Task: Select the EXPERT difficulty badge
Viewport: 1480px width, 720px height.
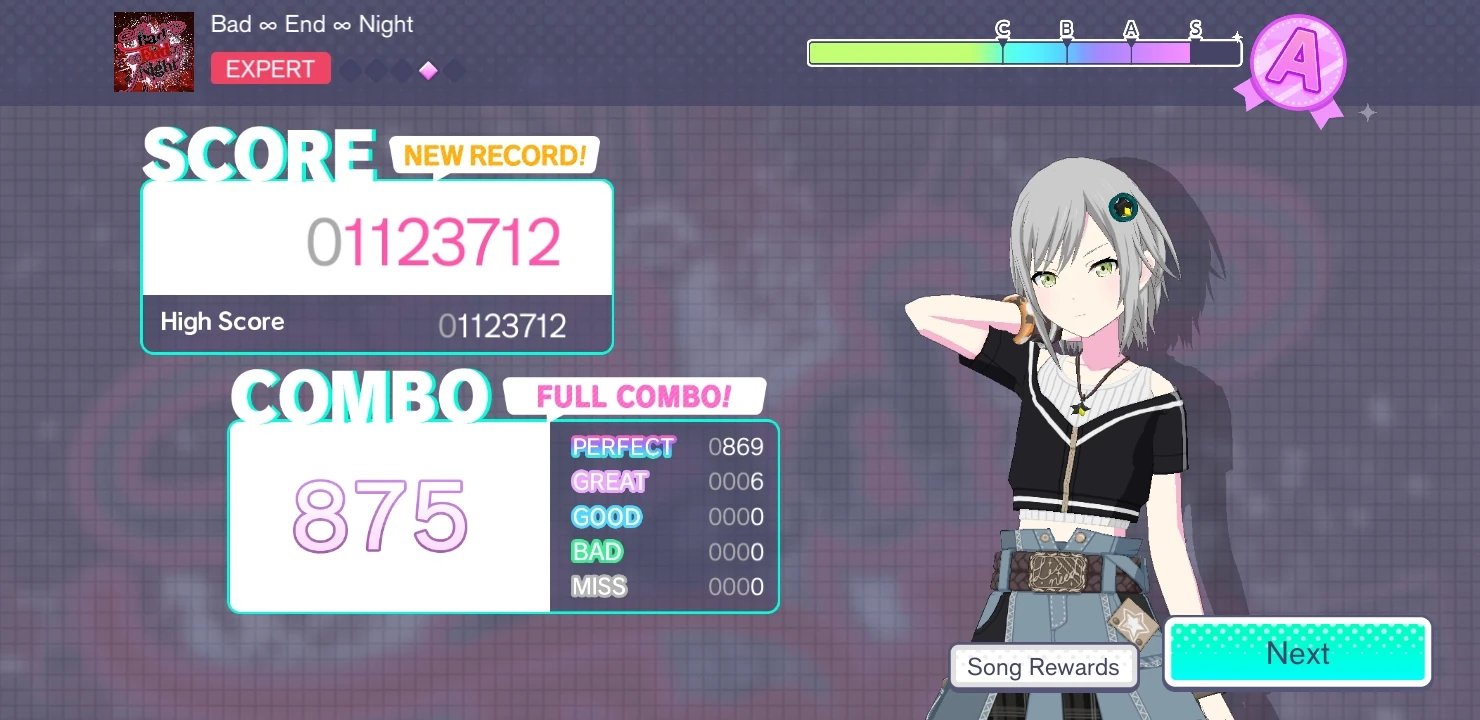Action: [x=270, y=68]
